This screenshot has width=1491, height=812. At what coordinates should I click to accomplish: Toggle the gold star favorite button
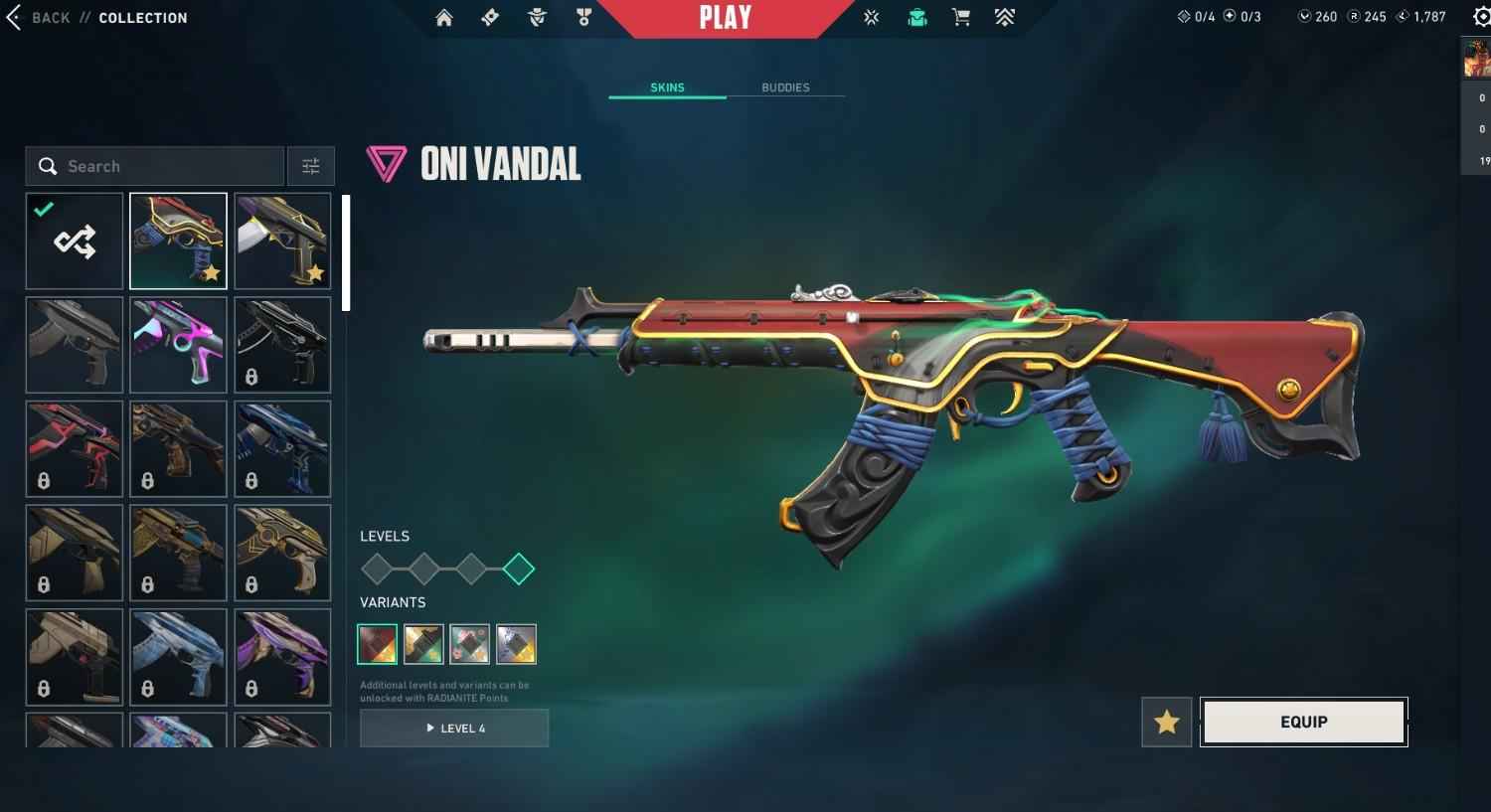tap(1166, 723)
